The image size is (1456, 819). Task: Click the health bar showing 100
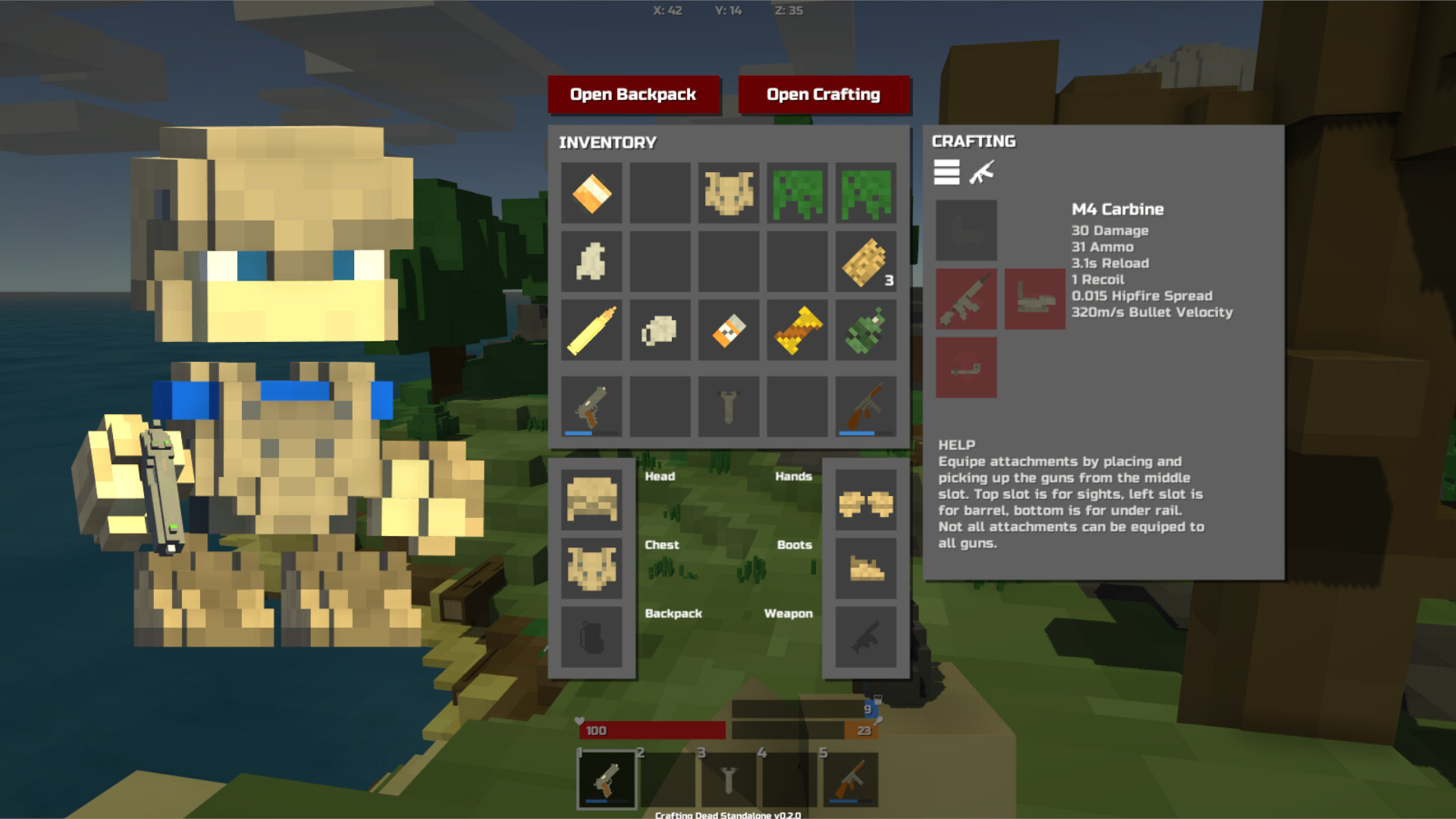pyautogui.click(x=652, y=730)
